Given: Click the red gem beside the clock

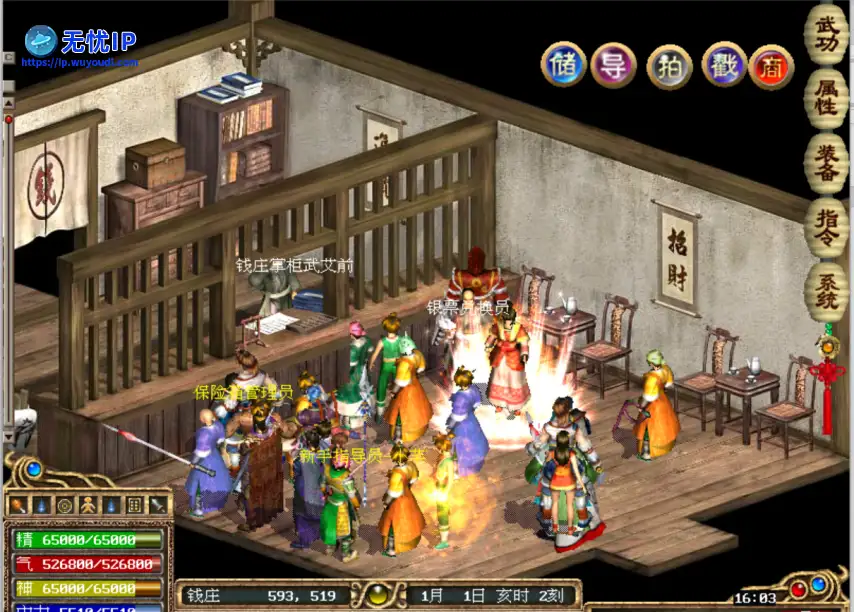Looking at the screenshot, I should point(798,589).
